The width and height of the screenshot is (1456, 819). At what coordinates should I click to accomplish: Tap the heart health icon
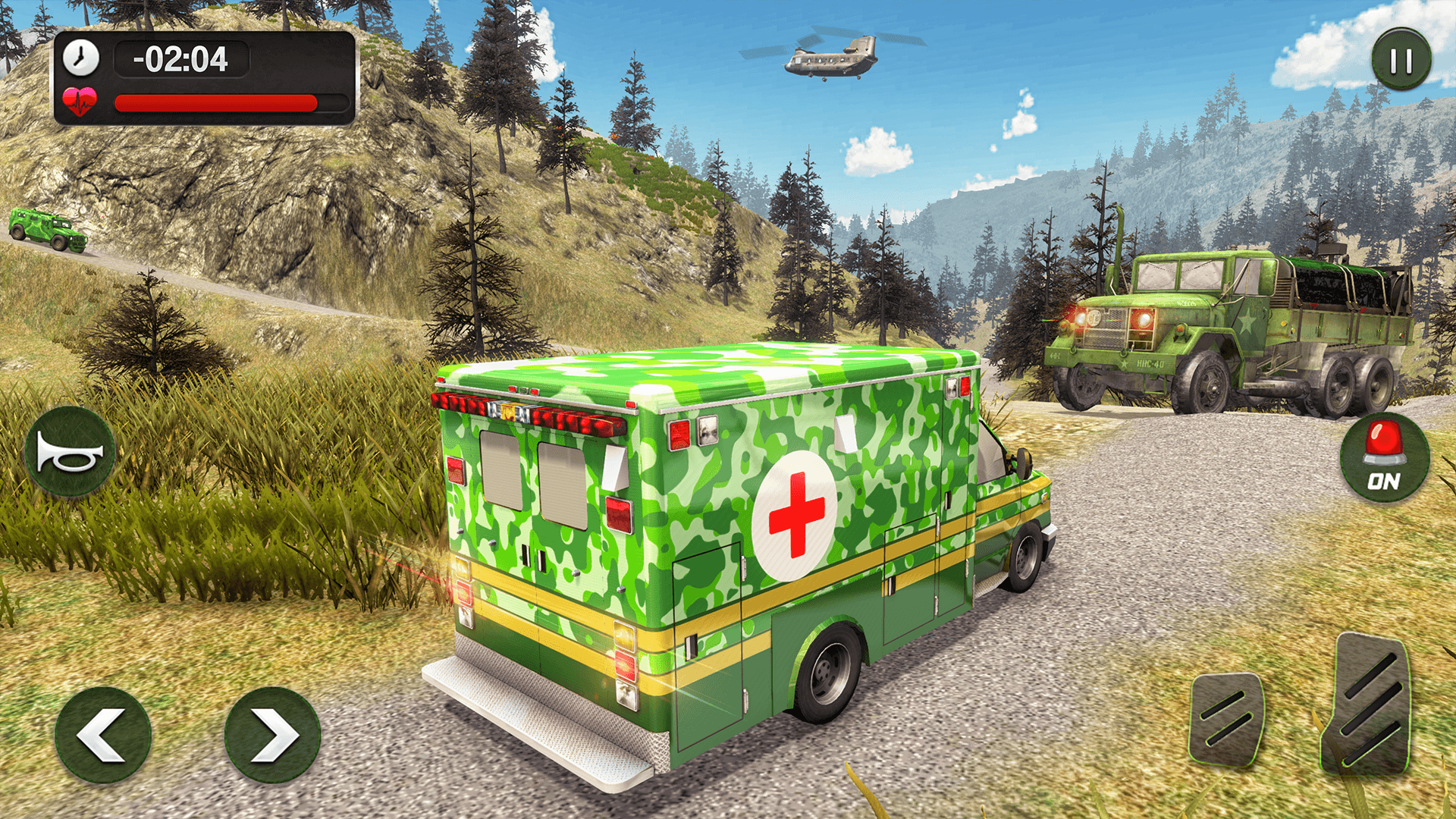click(81, 101)
